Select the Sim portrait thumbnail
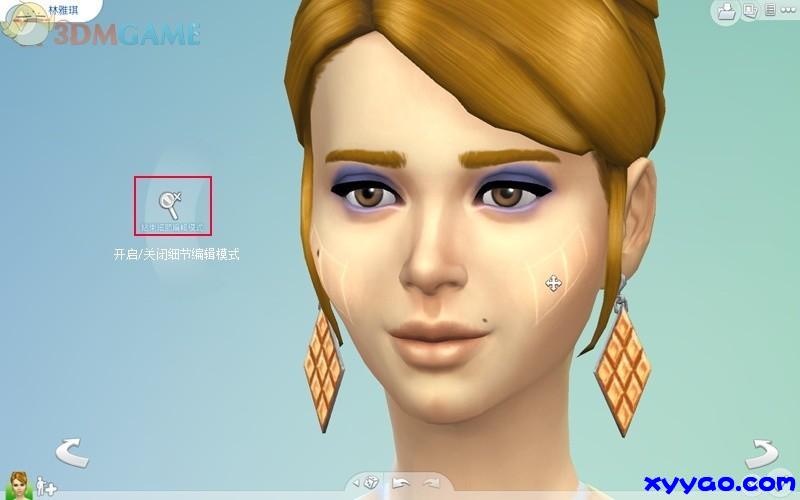This screenshot has height=500, width=800. pos(19,485)
